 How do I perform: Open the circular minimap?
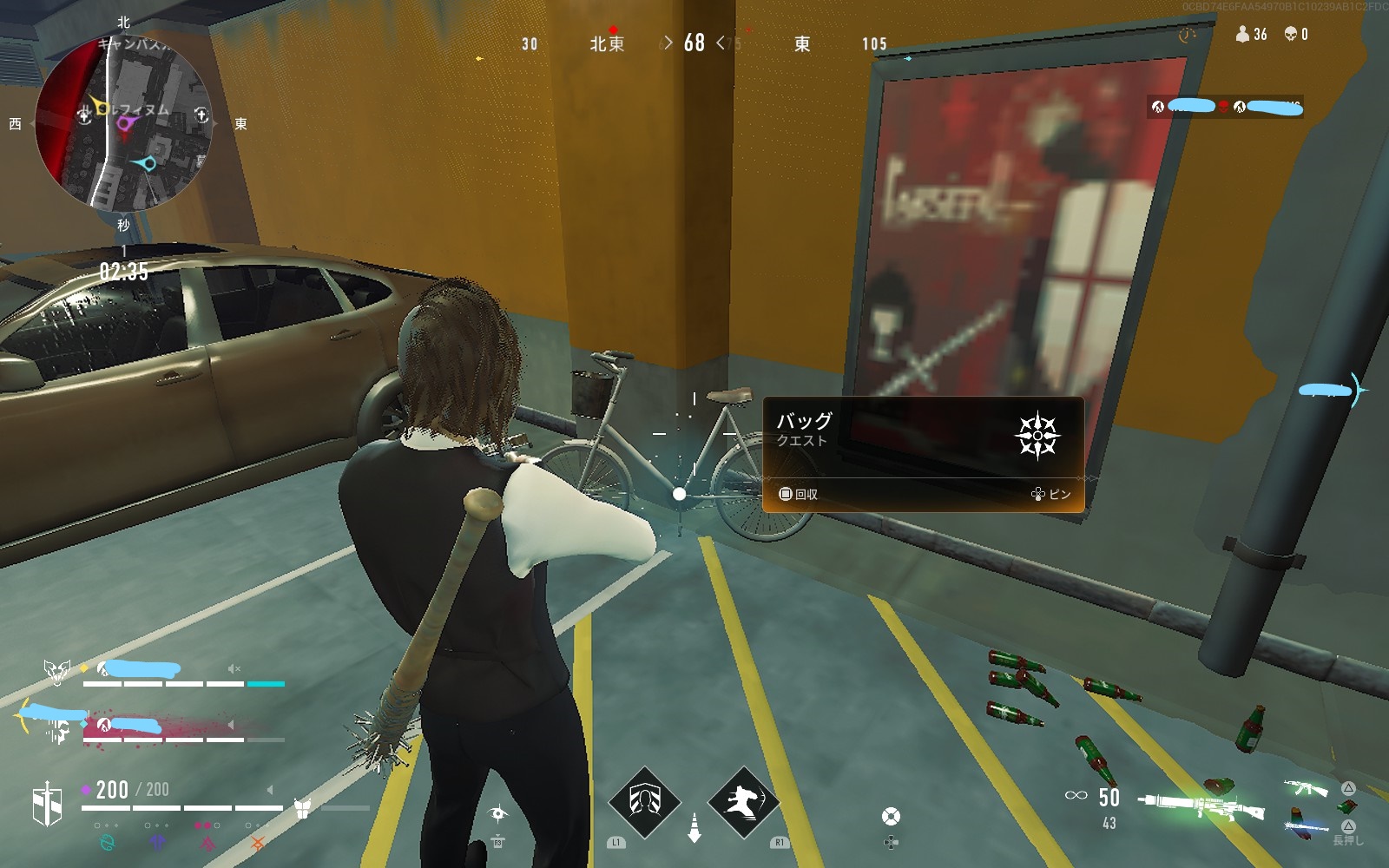[x=122, y=123]
